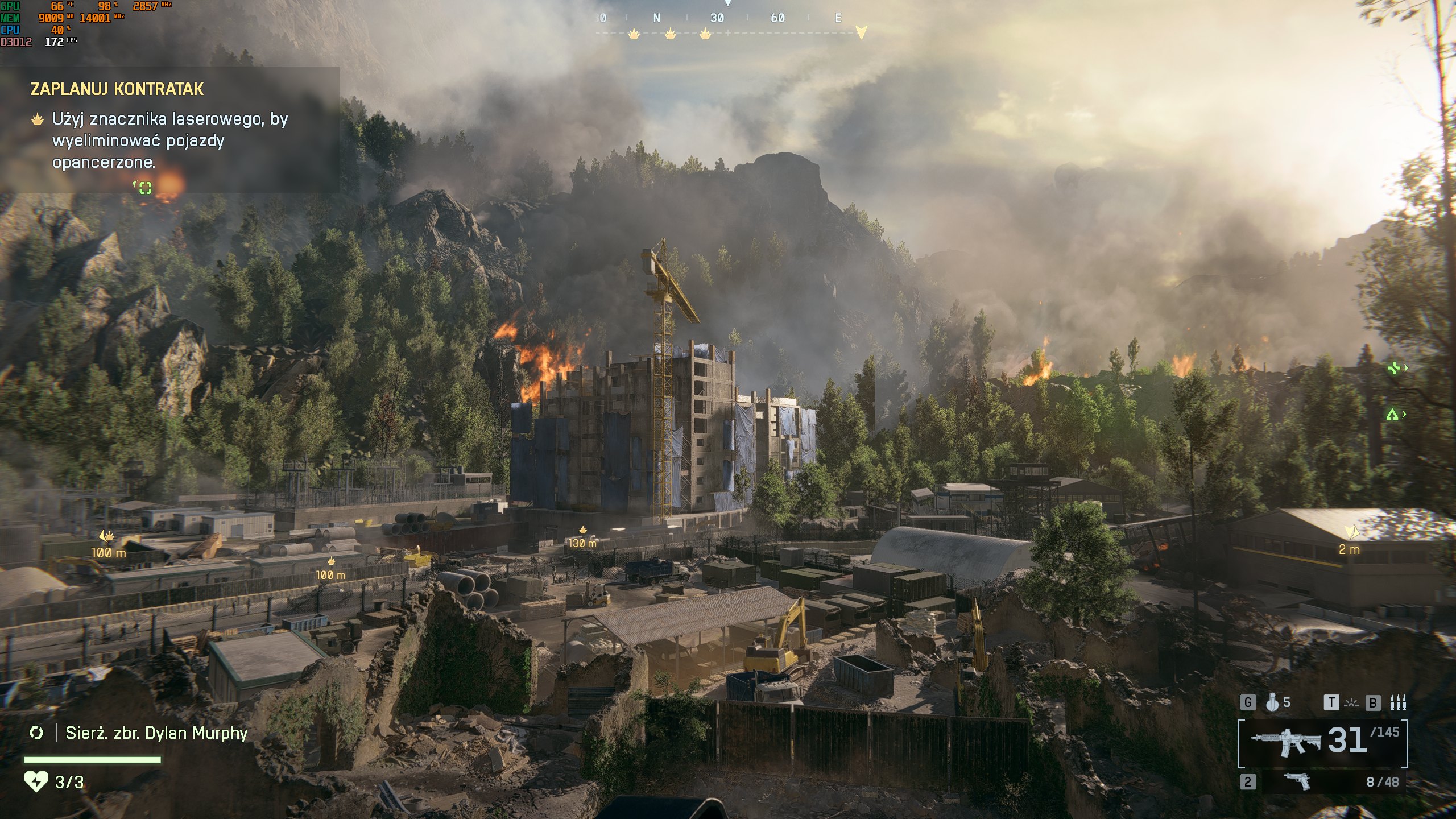This screenshot has height=819, width=1456.
Task: Open the Zaplanuj Kontratak objective tracker
Action: [x=117, y=89]
